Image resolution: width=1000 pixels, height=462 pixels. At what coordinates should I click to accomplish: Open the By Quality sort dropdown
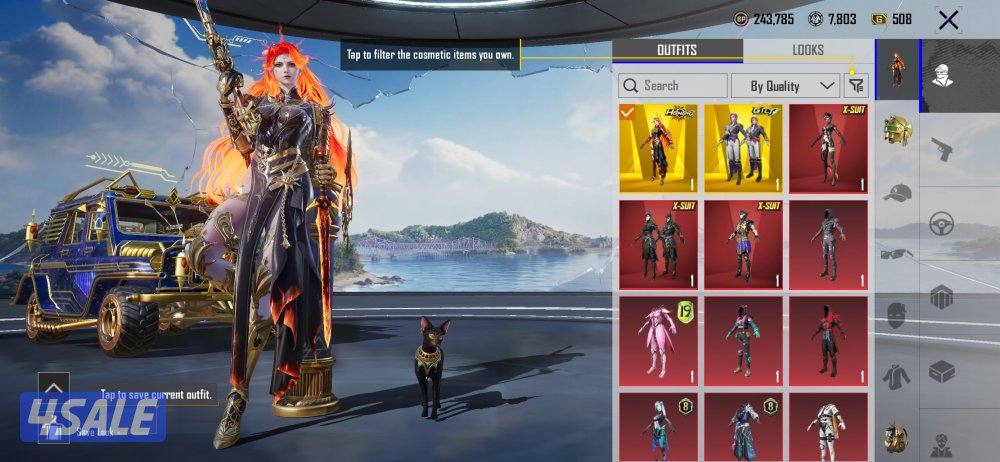pos(785,86)
